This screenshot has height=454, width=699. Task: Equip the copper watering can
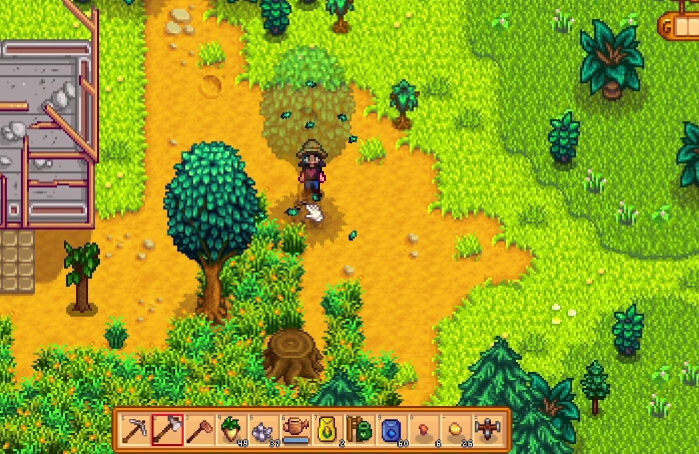click(295, 429)
